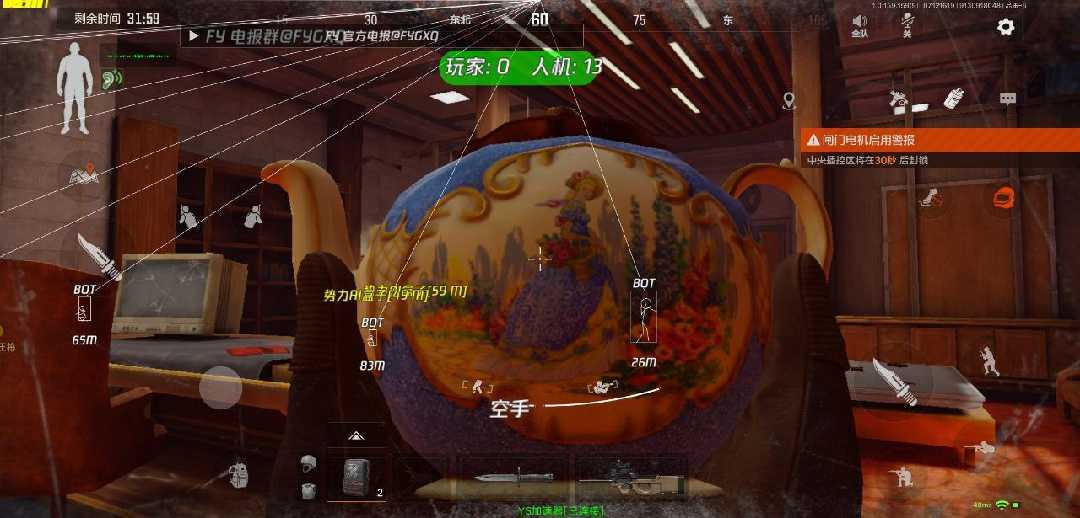Toggle the team voice speaker
Viewport: 1080px width, 518px height.
pyautogui.click(x=859, y=24)
